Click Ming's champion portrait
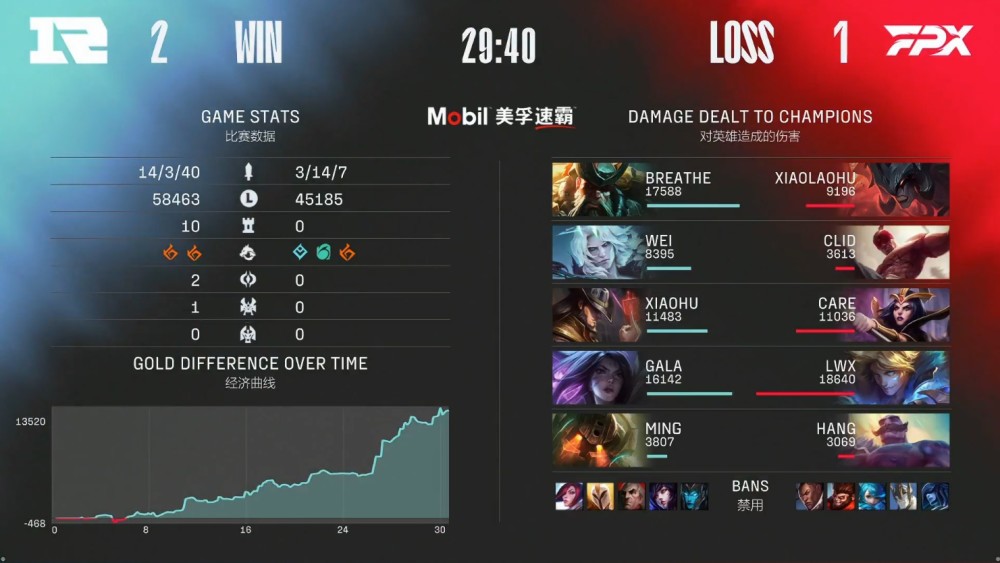Image resolution: width=1000 pixels, height=563 pixels. pos(597,440)
